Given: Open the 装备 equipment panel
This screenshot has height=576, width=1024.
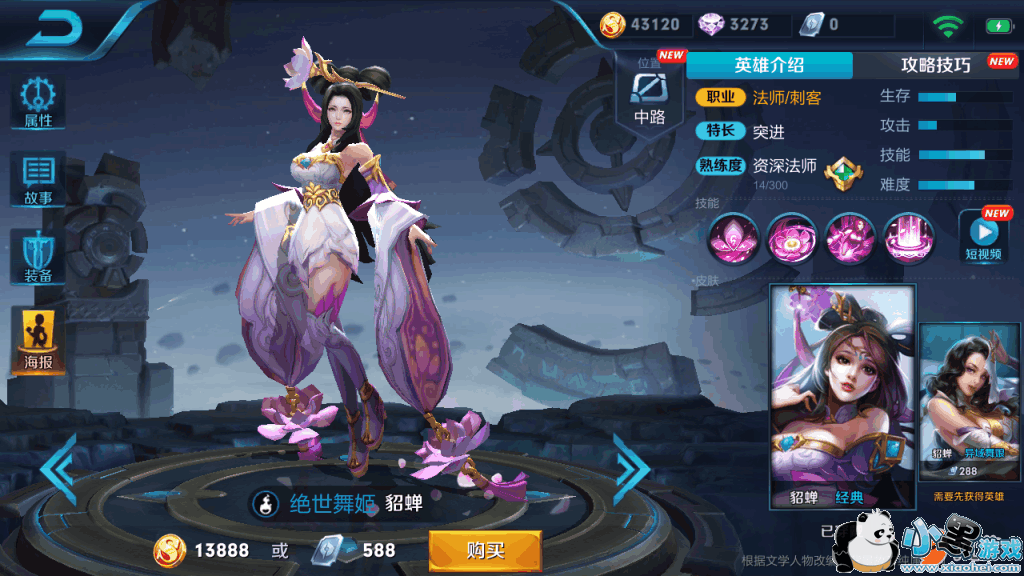Looking at the screenshot, I should coord(39,257).
